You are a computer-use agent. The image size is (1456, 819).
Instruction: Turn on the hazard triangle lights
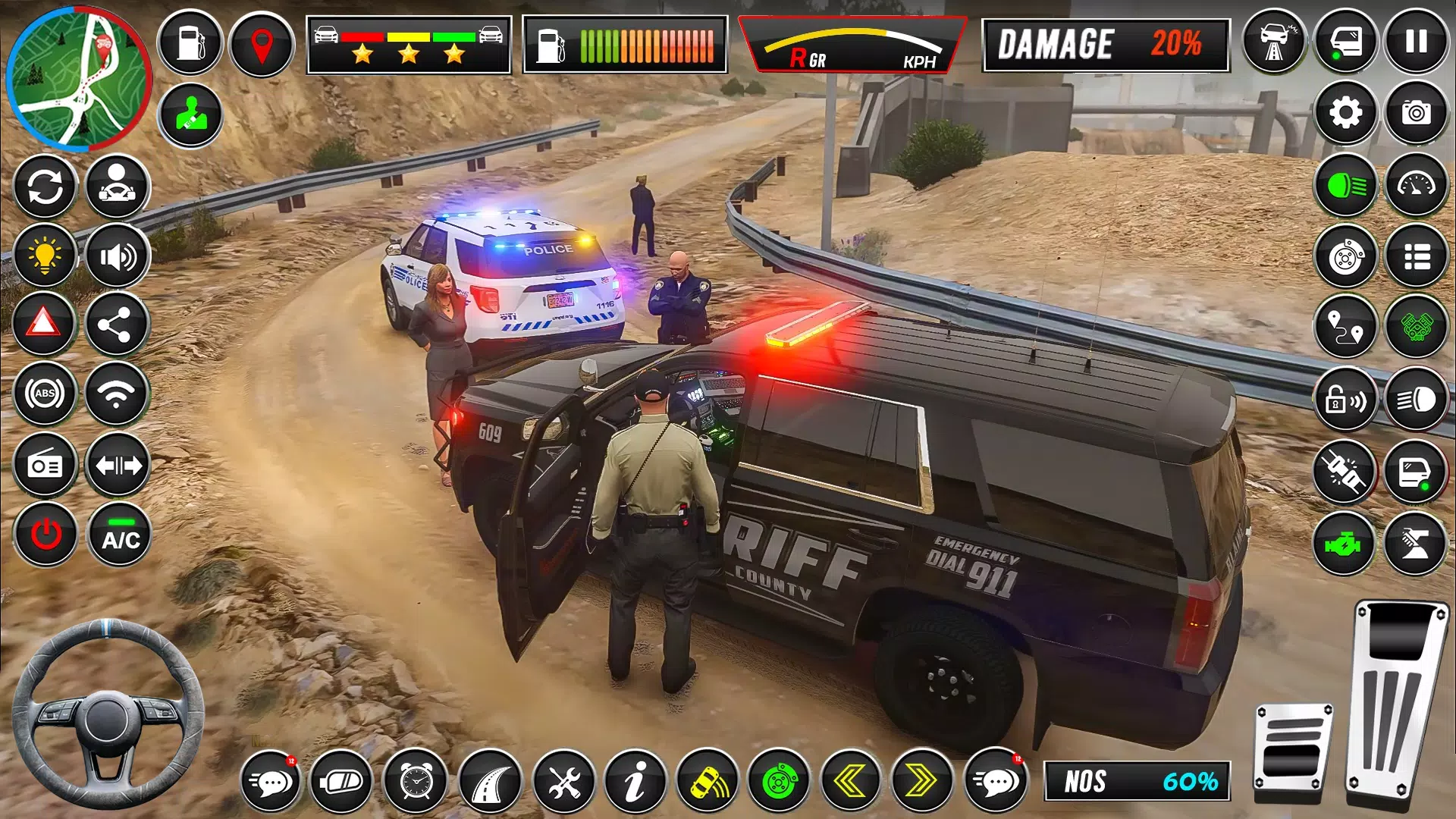click(x=44, y=325)
